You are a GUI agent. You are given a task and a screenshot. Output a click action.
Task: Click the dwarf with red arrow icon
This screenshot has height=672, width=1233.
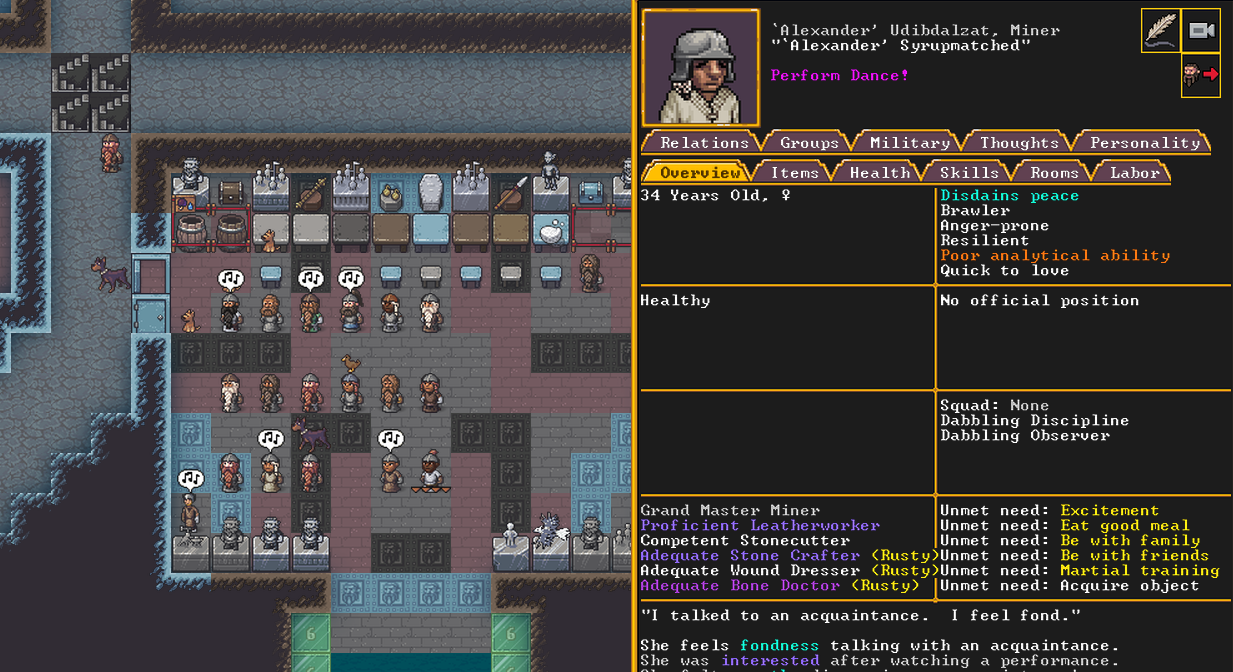click(x=1200, y=75)
